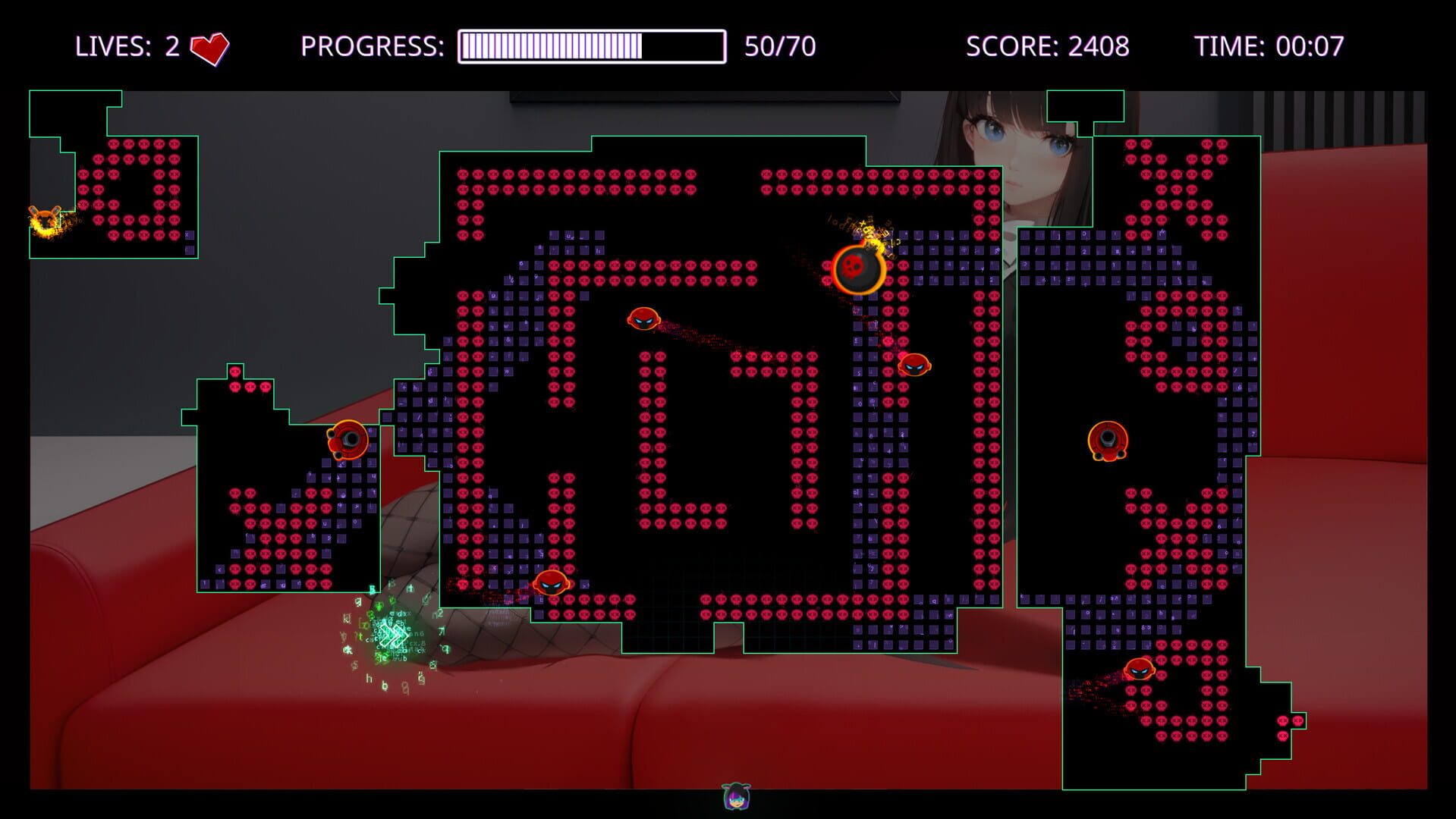
Task: Click the enemy near the right maze wall
Action: [915, 364]
